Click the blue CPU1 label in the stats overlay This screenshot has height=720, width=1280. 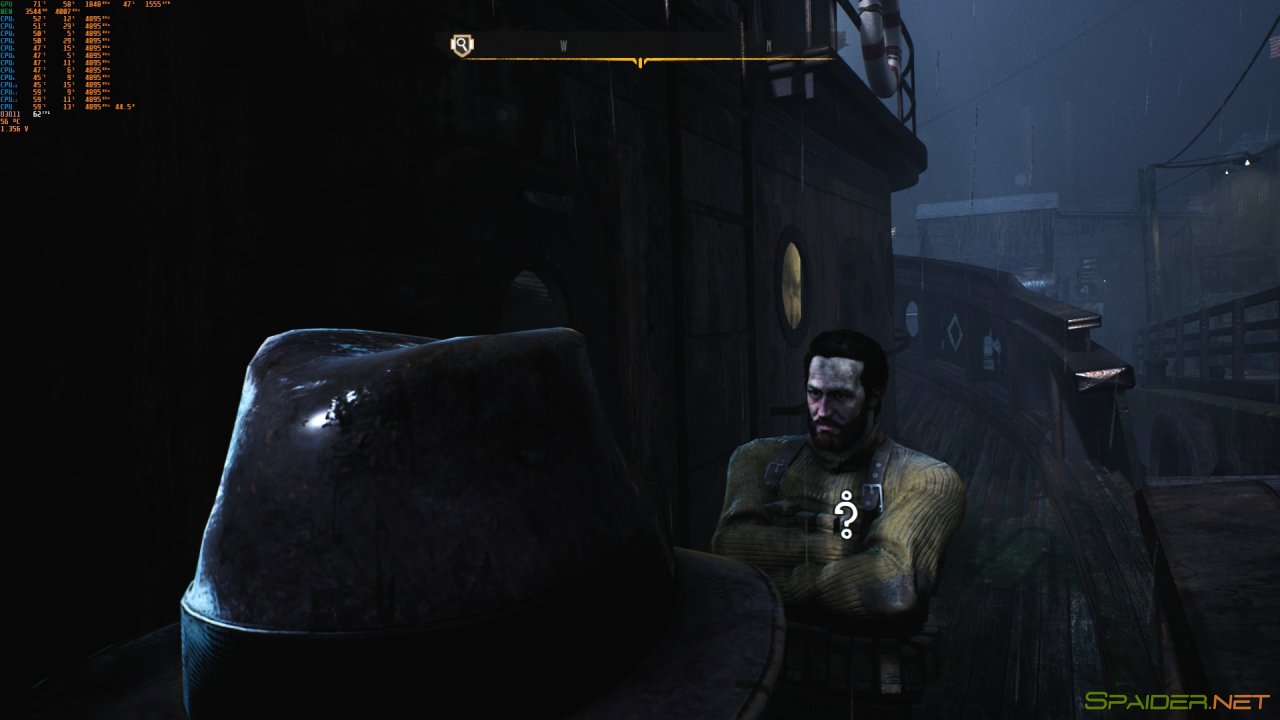[8, 19]
